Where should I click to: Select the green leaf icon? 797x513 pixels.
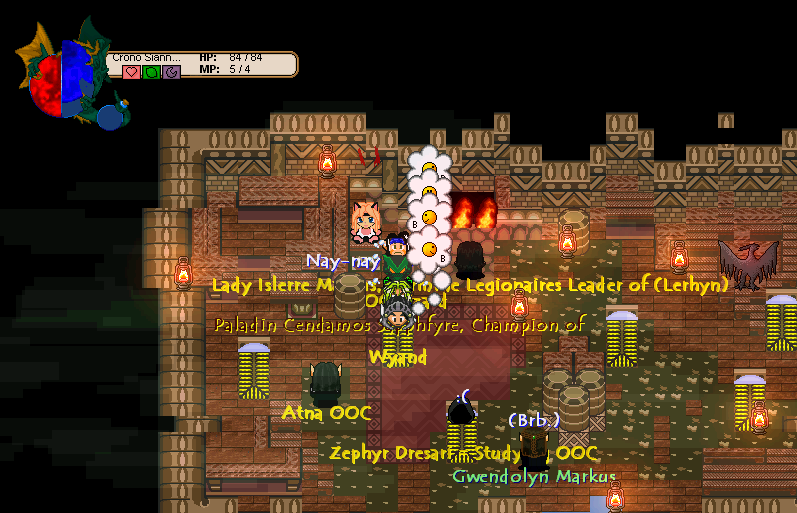pyautogui.click(x=151, y=72)
